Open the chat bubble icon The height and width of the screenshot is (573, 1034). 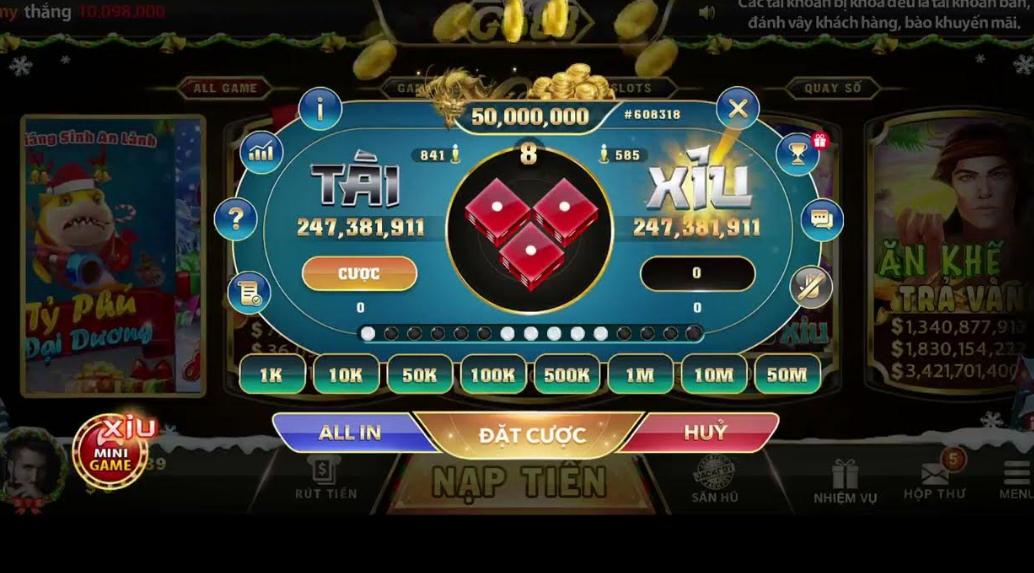coord(822,219)
